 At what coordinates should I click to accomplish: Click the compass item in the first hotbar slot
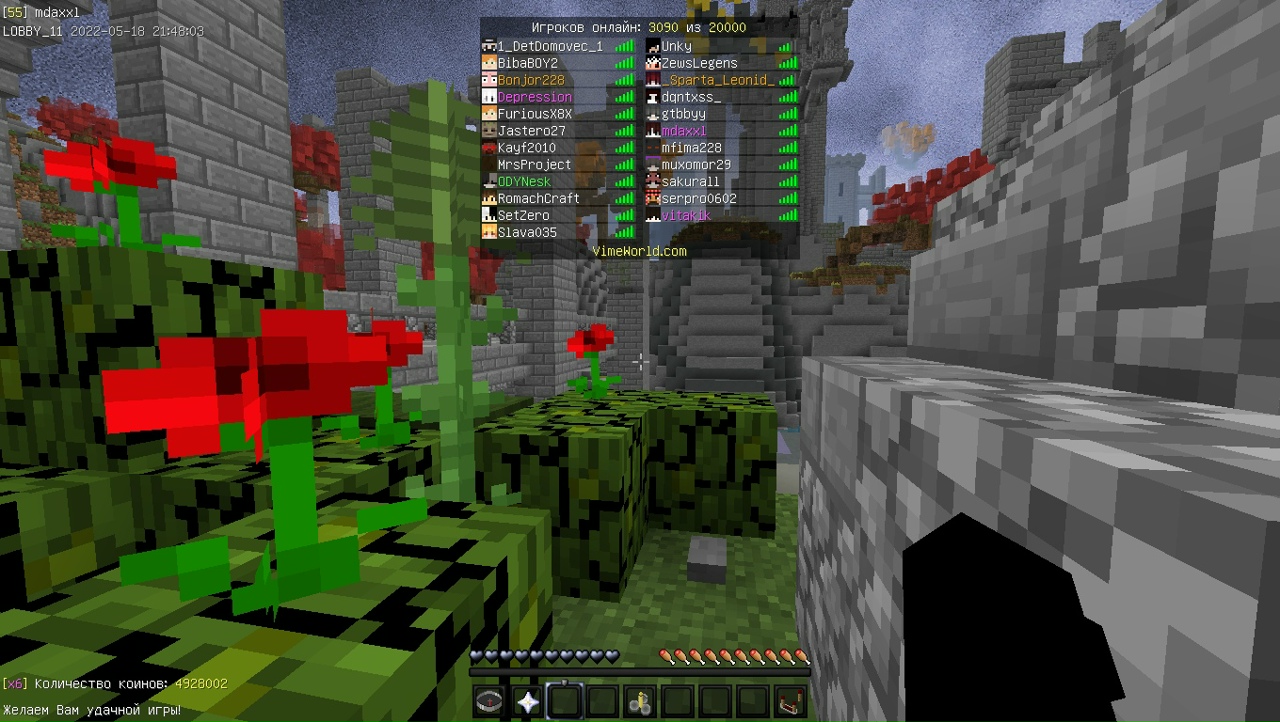(488, 700)
